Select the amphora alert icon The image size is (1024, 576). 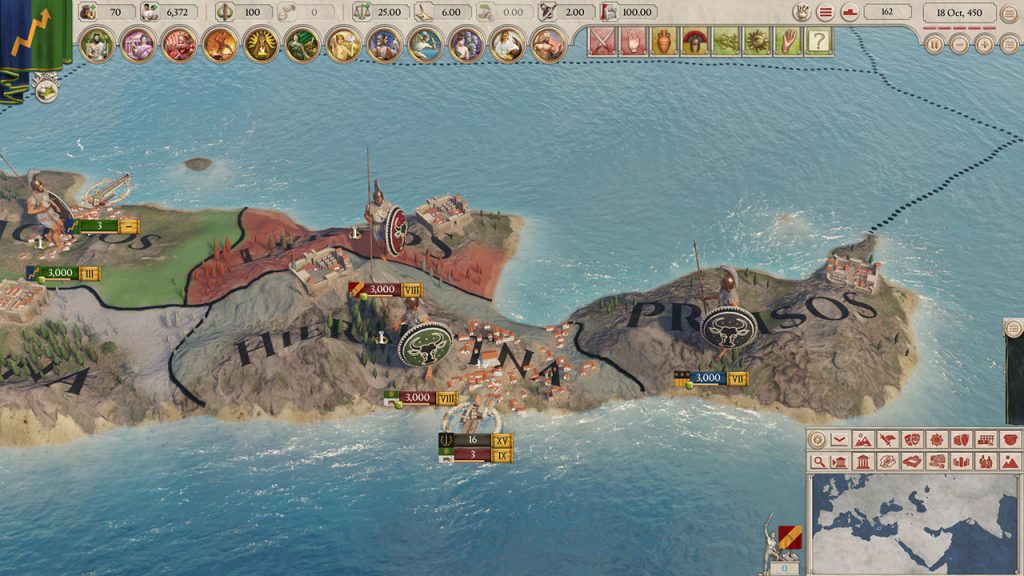pos(661,42)
